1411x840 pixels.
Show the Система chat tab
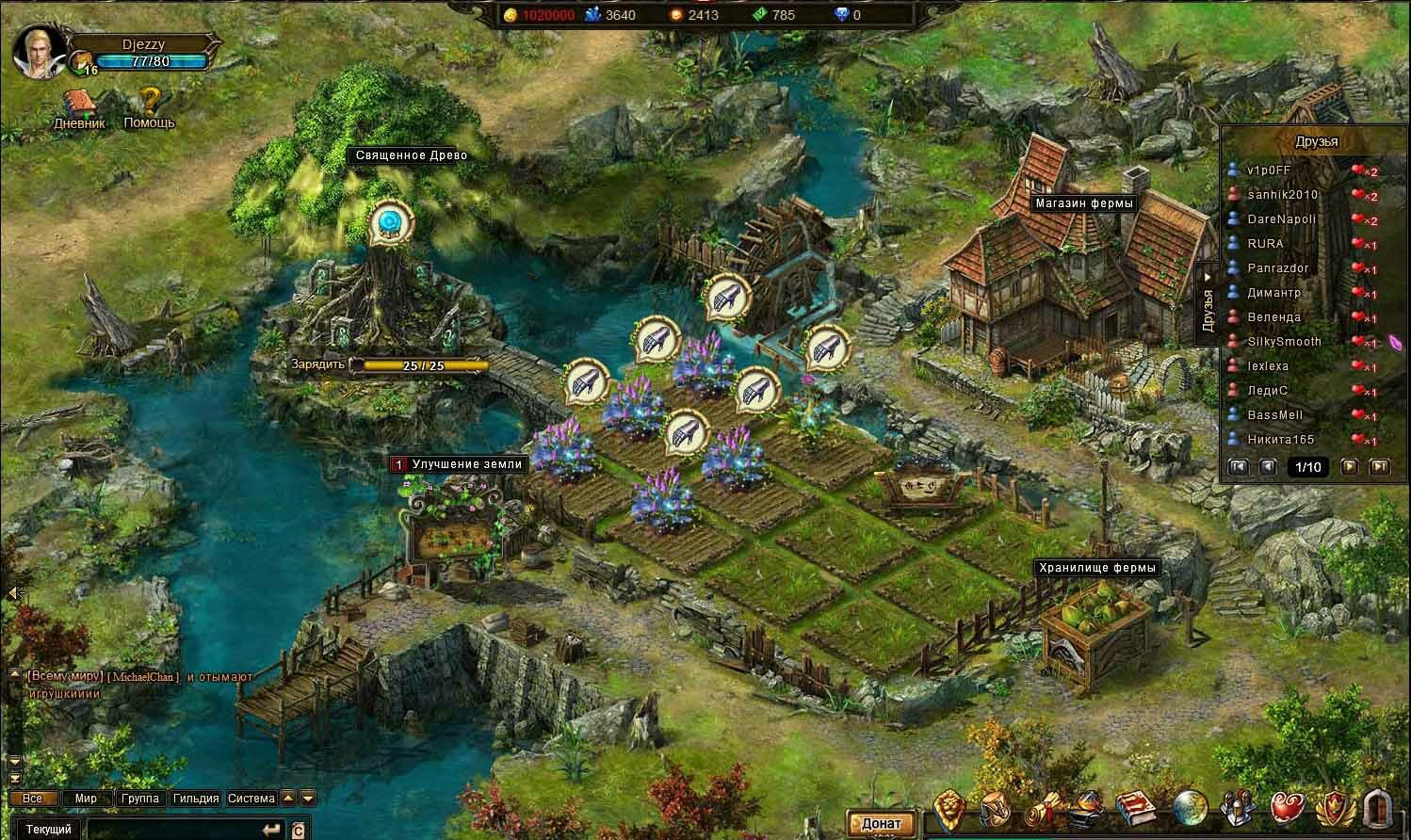(x=251, y=799)
